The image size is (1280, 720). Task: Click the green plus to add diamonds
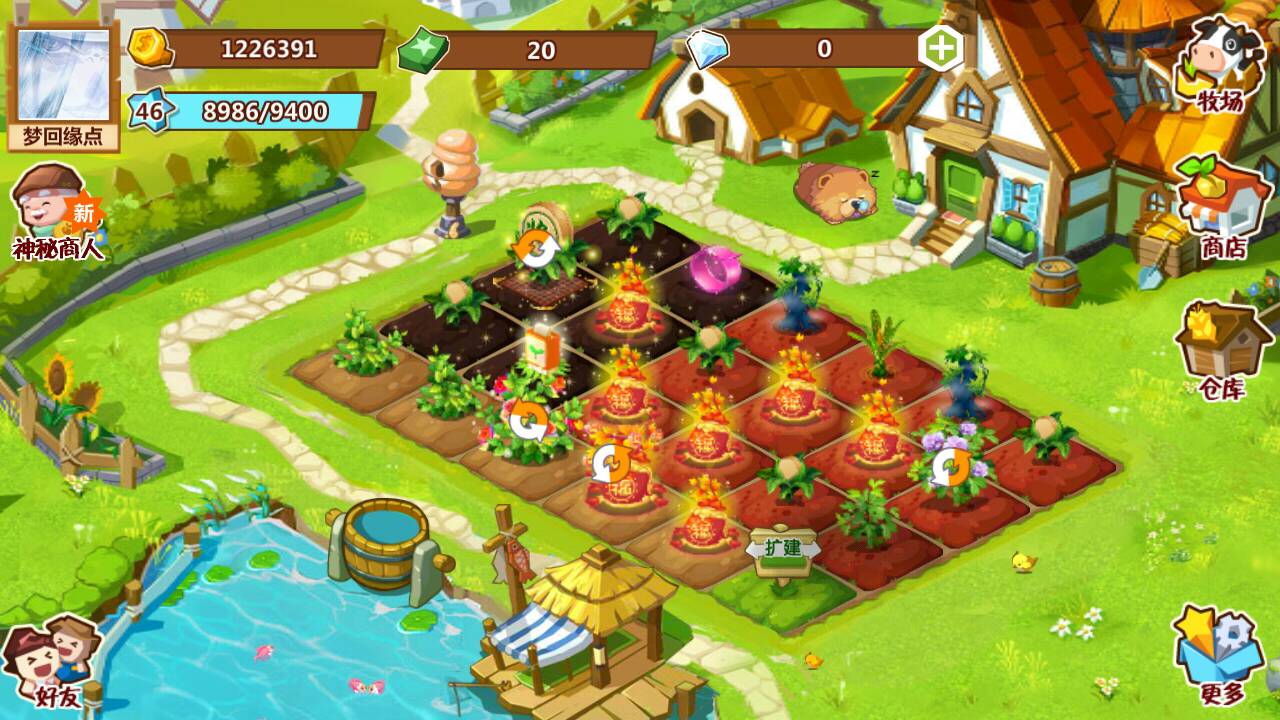pyautogui.click(x=941, y=49)
